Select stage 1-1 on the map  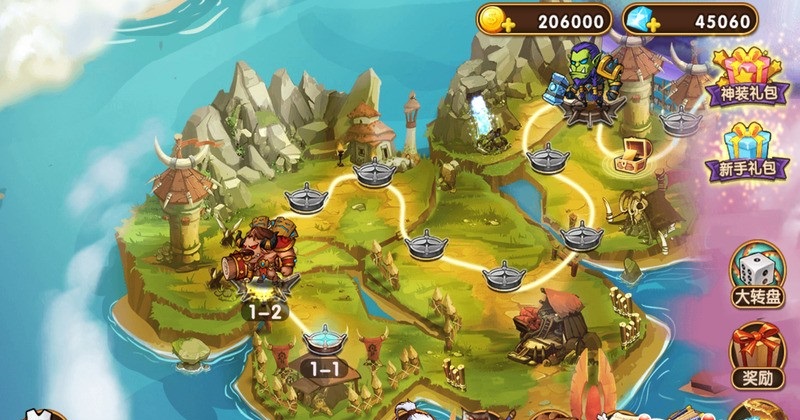pyautogui.click(x=324, y=347)
